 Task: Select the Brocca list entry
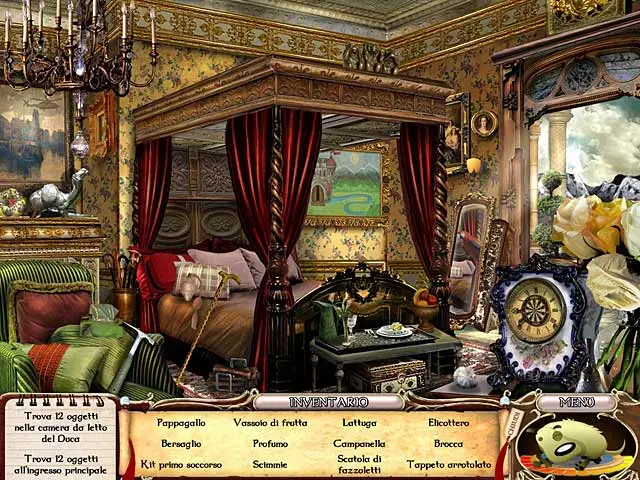point(448,443)
